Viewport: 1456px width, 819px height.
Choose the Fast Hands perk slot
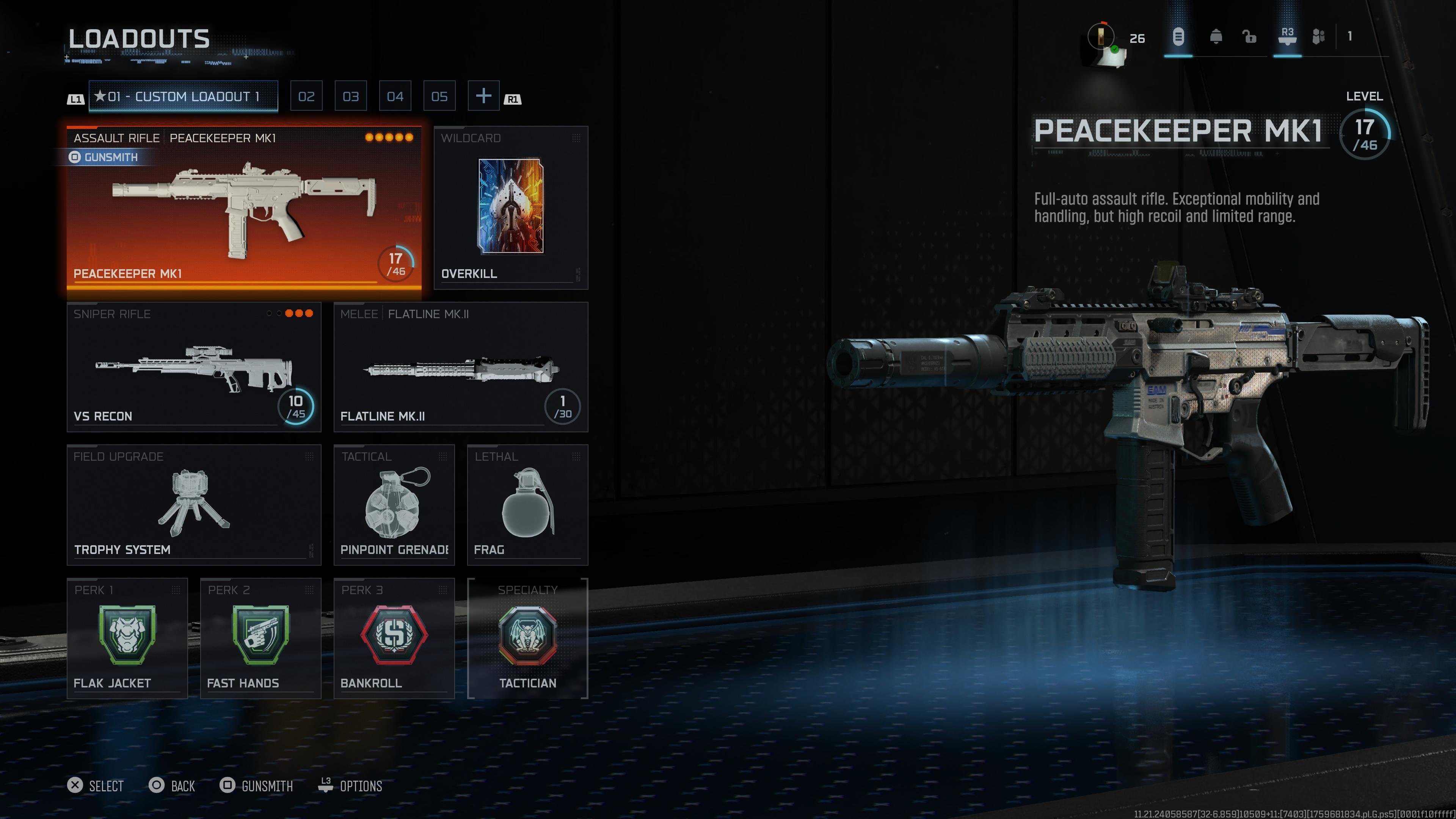(x=260, y=638)
